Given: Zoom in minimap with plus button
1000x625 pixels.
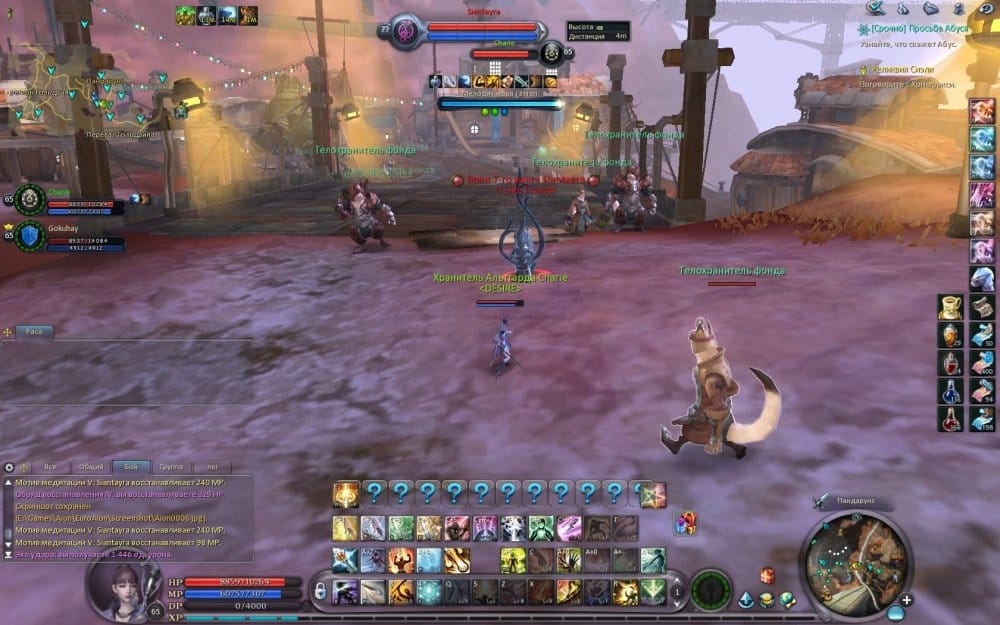Looking at the screenshot, I should pos(906,600).
